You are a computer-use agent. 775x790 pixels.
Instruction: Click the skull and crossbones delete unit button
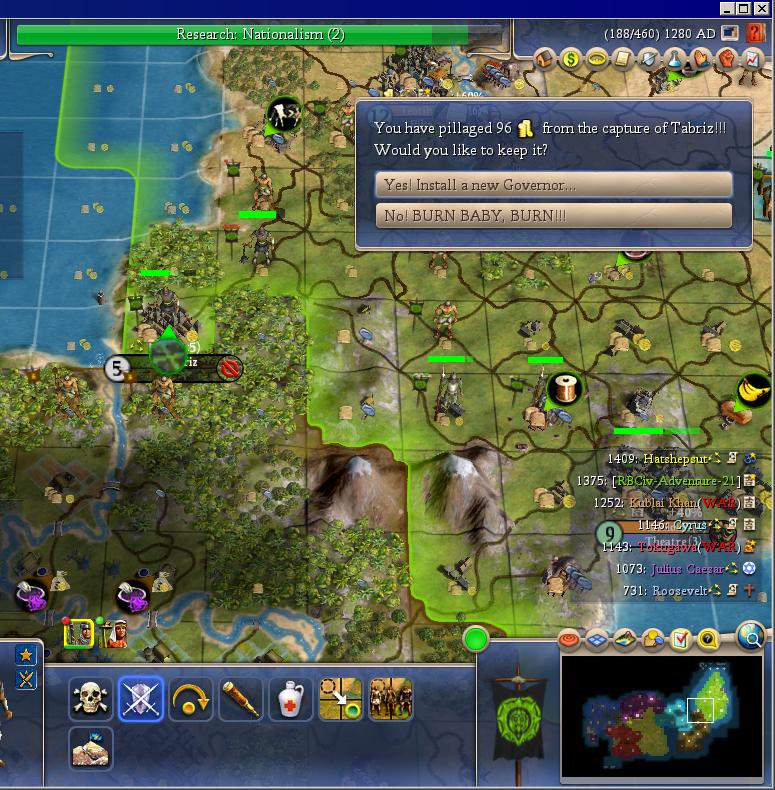click(x=91, y=699)
